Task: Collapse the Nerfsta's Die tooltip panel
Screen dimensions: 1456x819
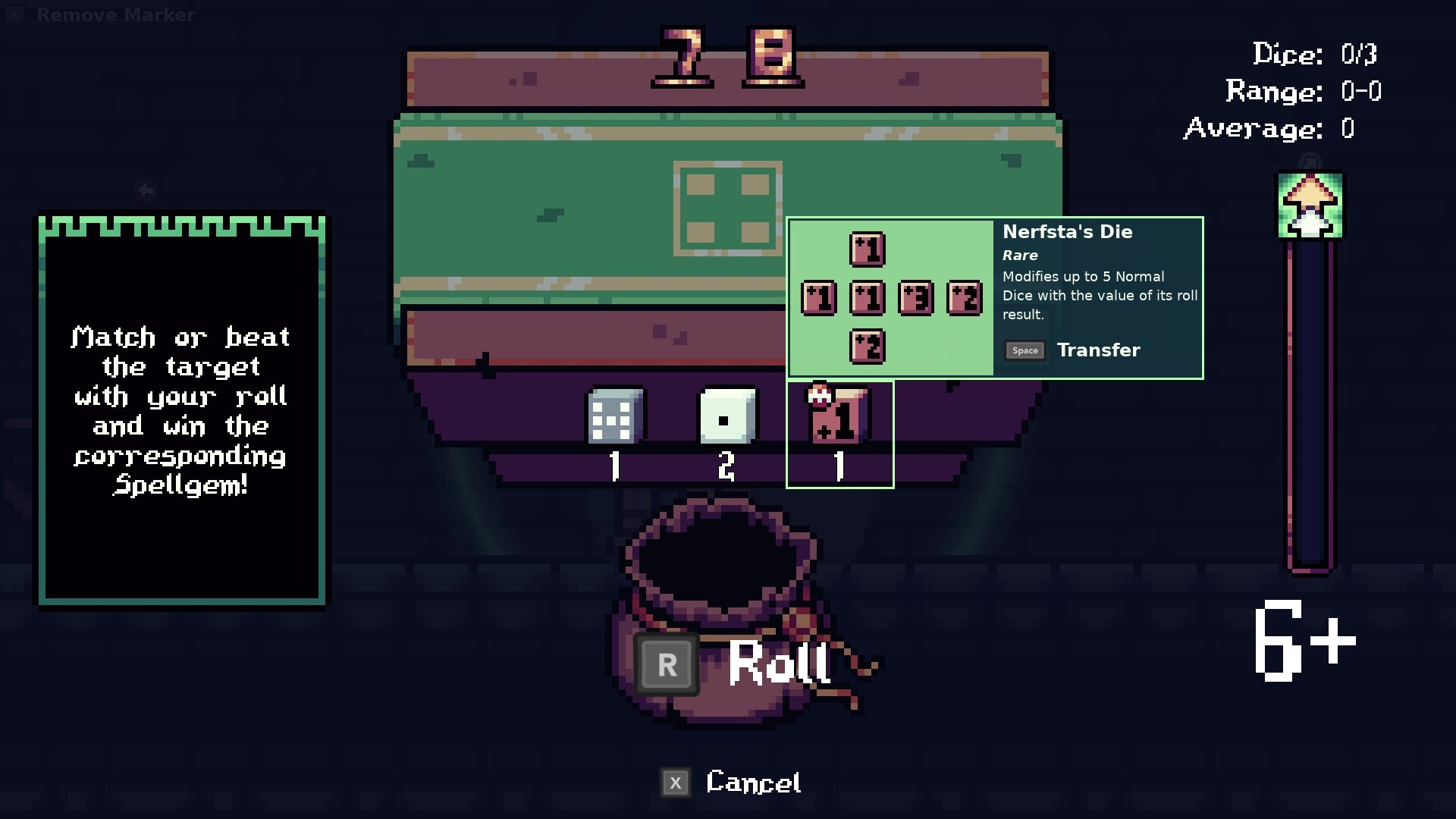Action: click(x=1098, y=296)
